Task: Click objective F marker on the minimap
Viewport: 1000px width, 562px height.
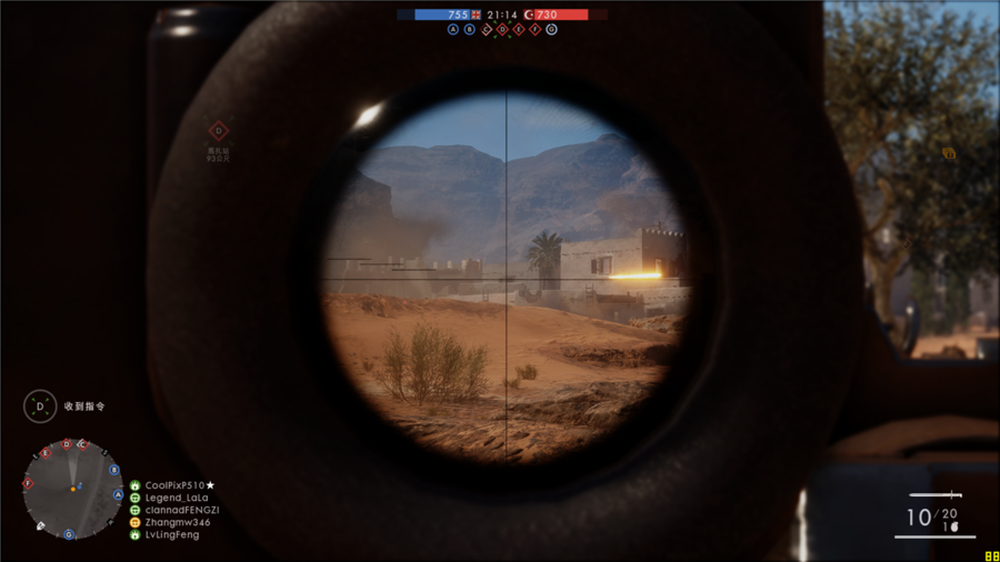Action: point(28,484)
